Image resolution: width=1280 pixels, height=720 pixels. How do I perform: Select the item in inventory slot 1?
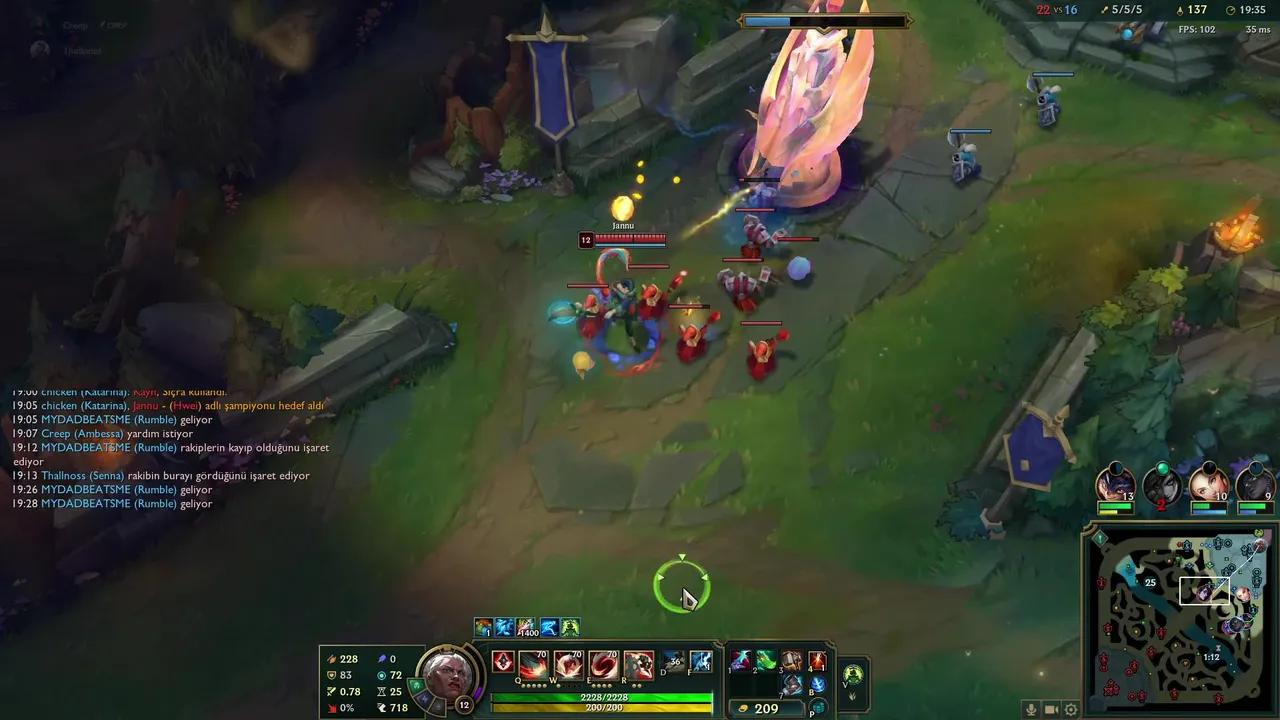[740, 661]
